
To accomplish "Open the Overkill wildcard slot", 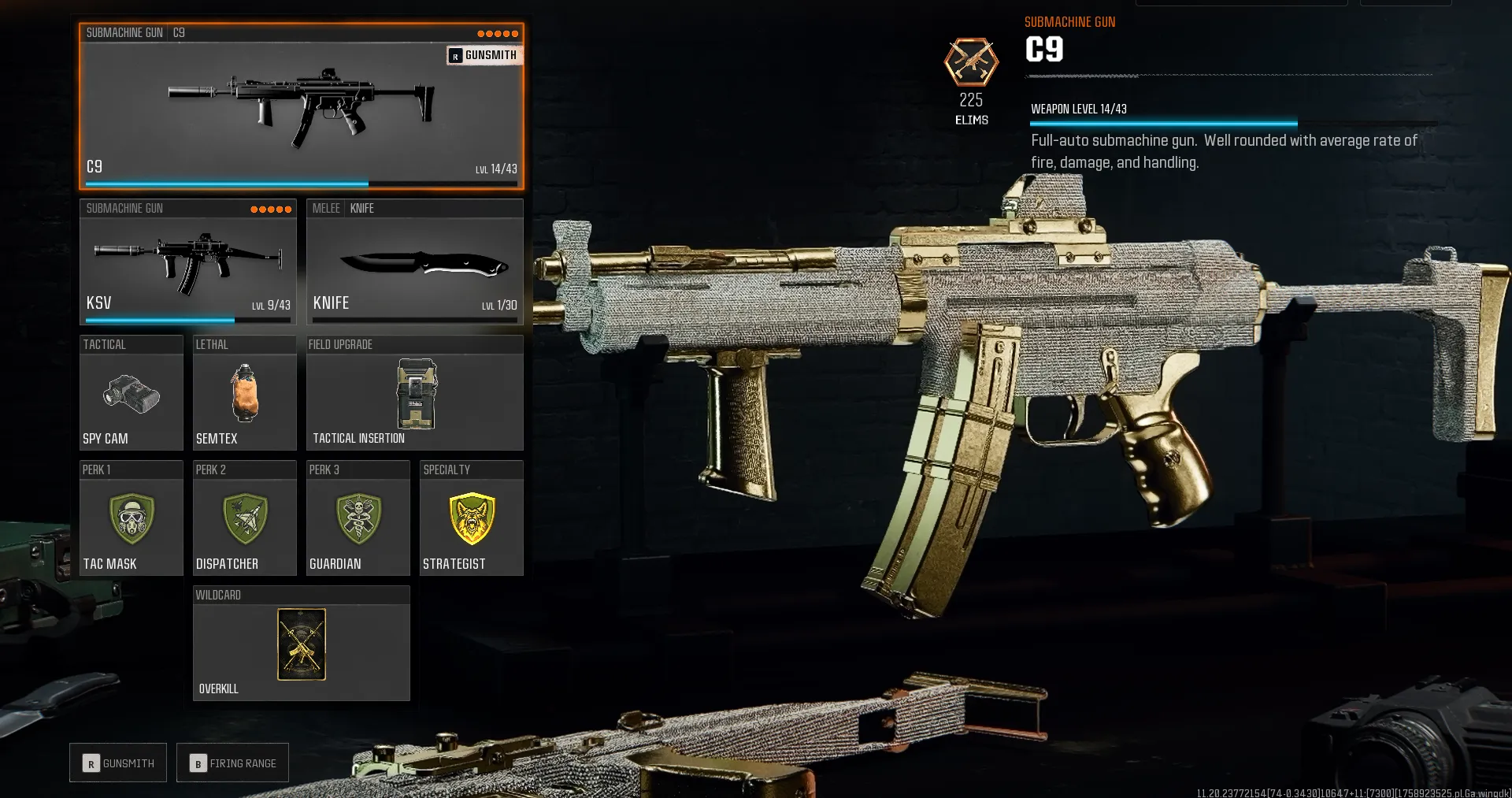I will (x=300, y=644).
